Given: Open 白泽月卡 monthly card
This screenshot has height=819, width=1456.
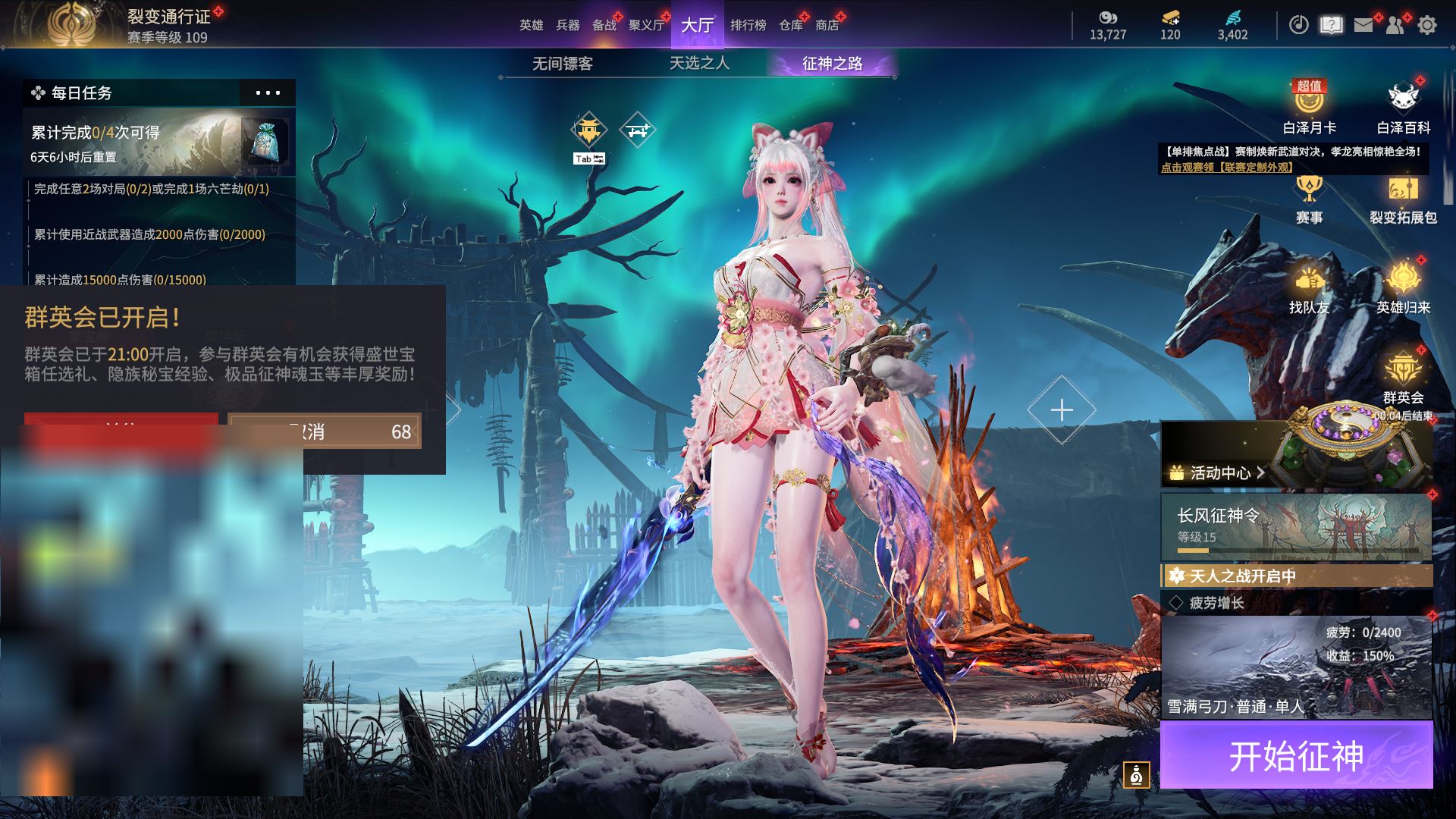Looking at the screenshot, I should tap(1309, 108).
